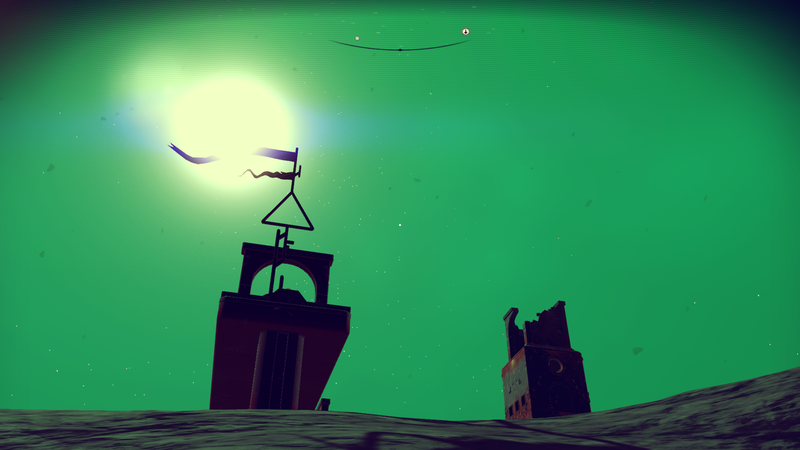Click the circular waypoint marker on the compass
Viewport: 800px width, 450px height.
click(466, 32)
